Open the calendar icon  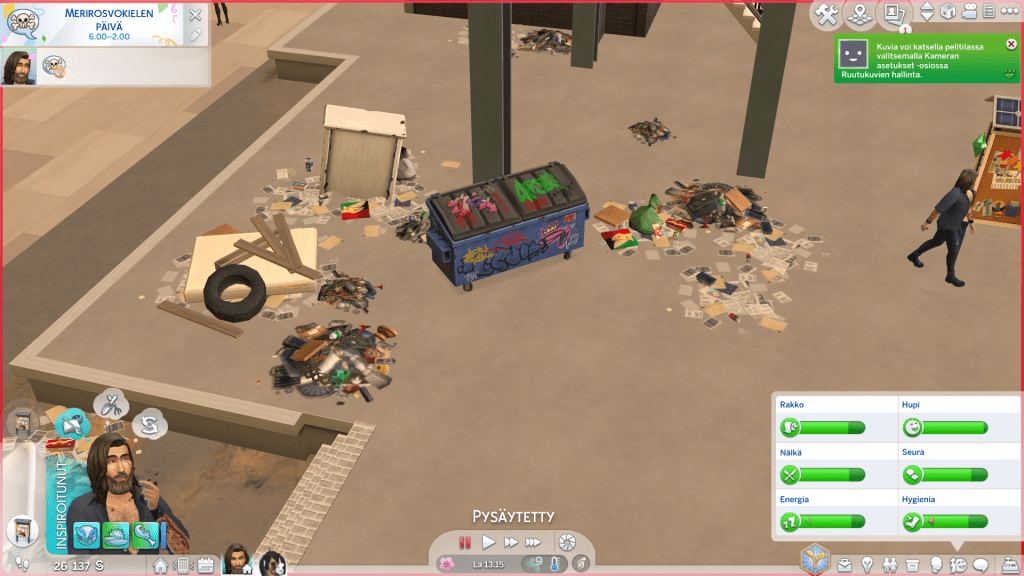coord(206,566)
